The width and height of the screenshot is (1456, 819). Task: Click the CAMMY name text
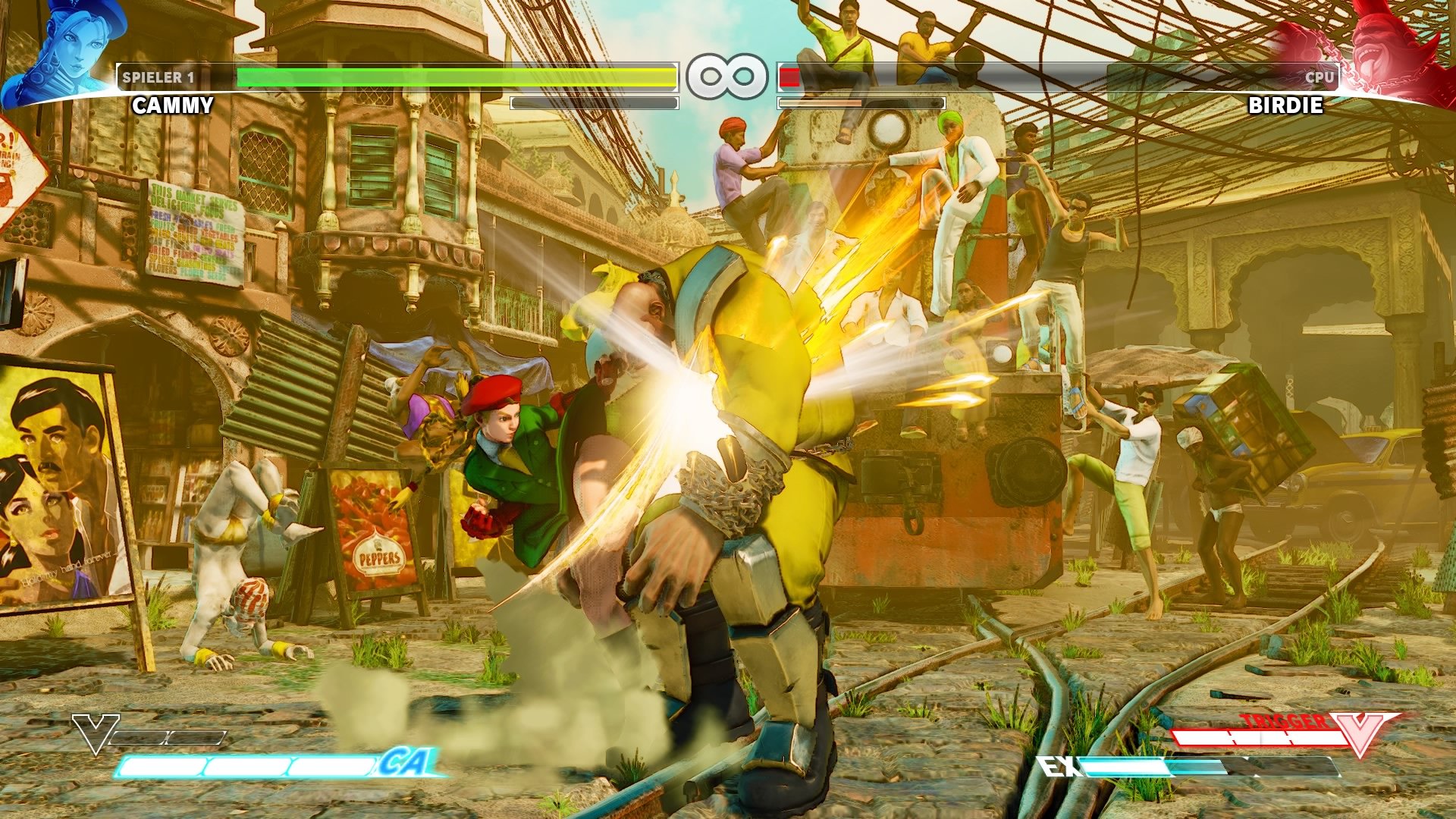tap(173, 105)
